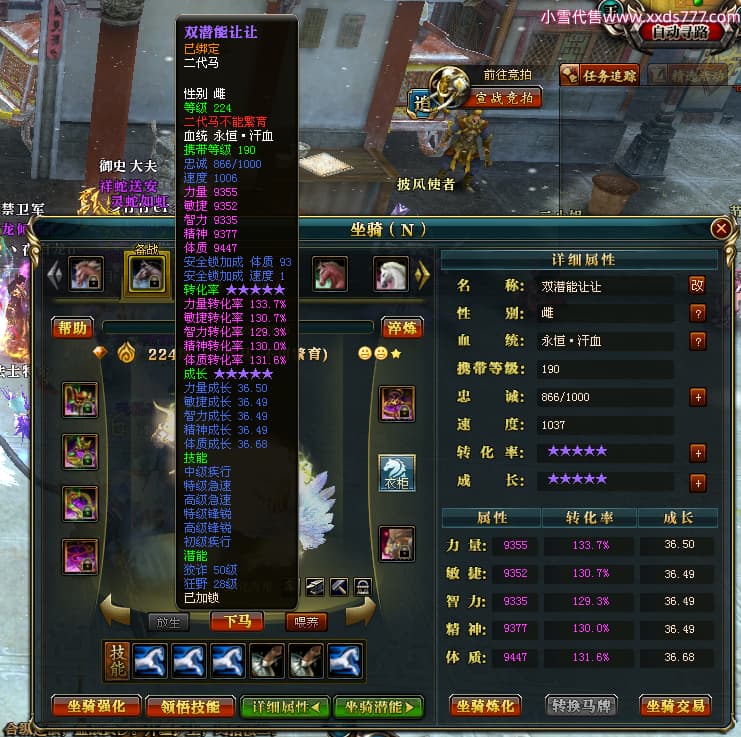Switch to the 任务追踪 quest tracking tab
The width and height of the screenshot is (741, 737).
pyautogui.click(x=599, y=75)
